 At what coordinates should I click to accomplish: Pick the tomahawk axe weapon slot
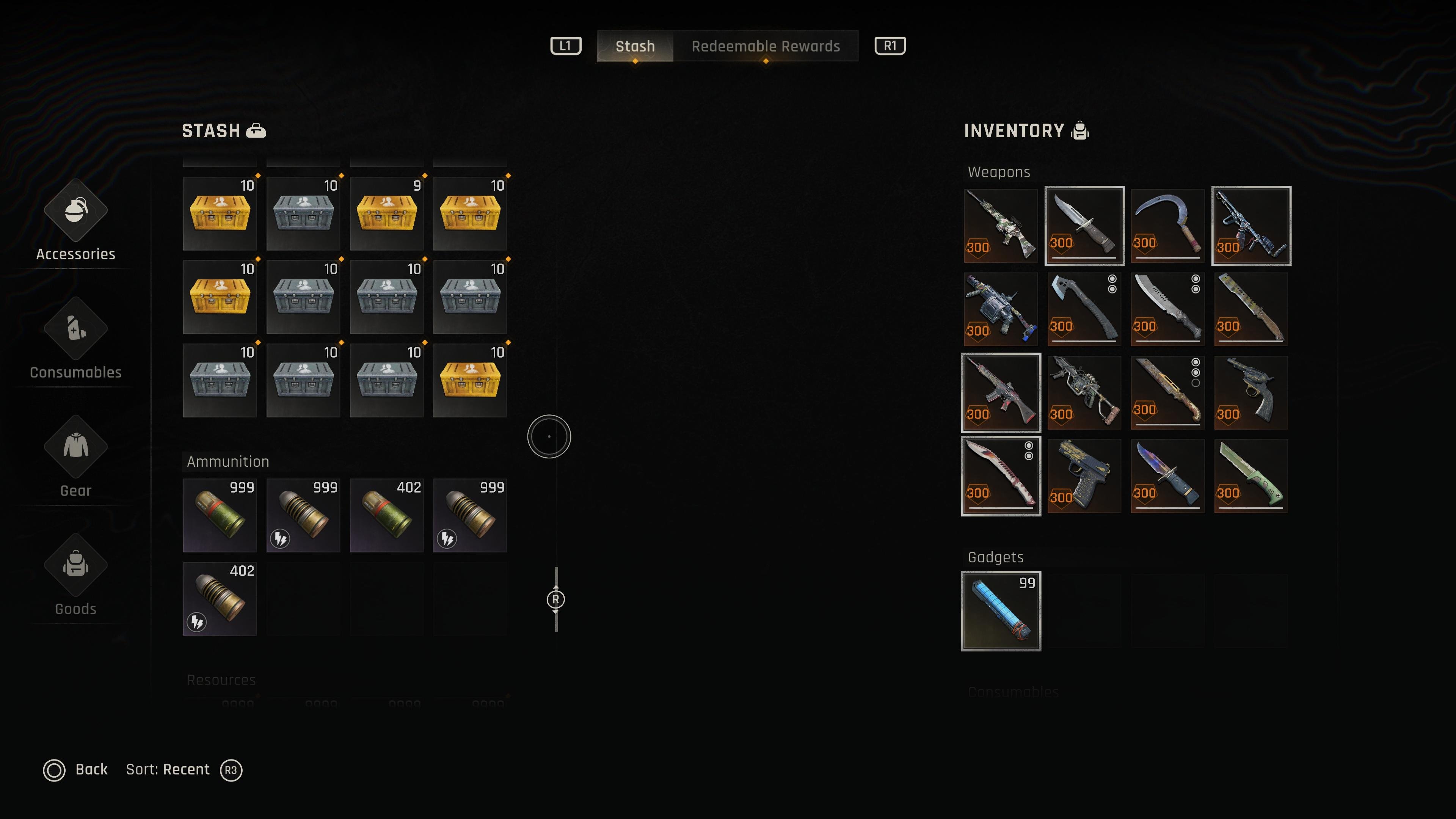(x=1084, y=309)
